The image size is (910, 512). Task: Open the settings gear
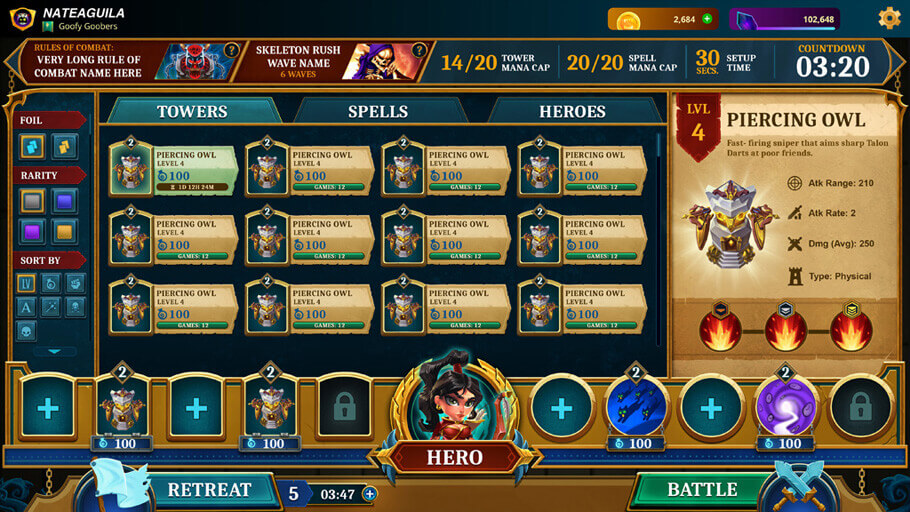coord(889,18)
